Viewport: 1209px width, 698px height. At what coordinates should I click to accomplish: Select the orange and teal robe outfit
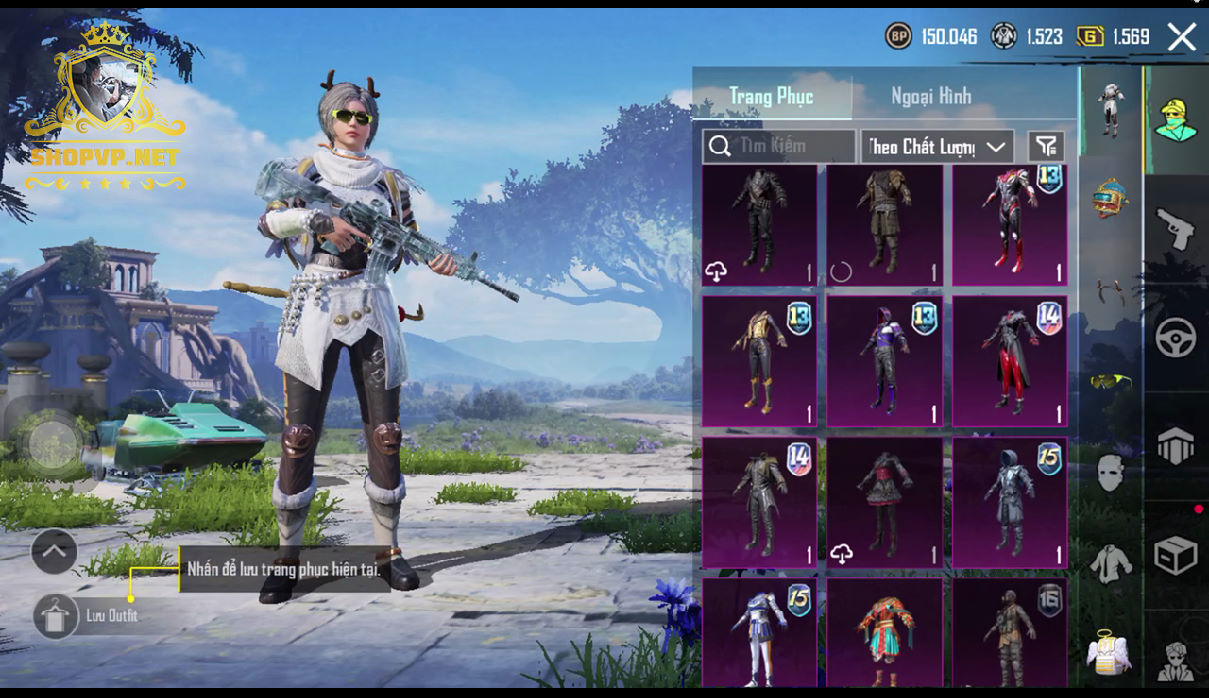(x=884, y=632)
